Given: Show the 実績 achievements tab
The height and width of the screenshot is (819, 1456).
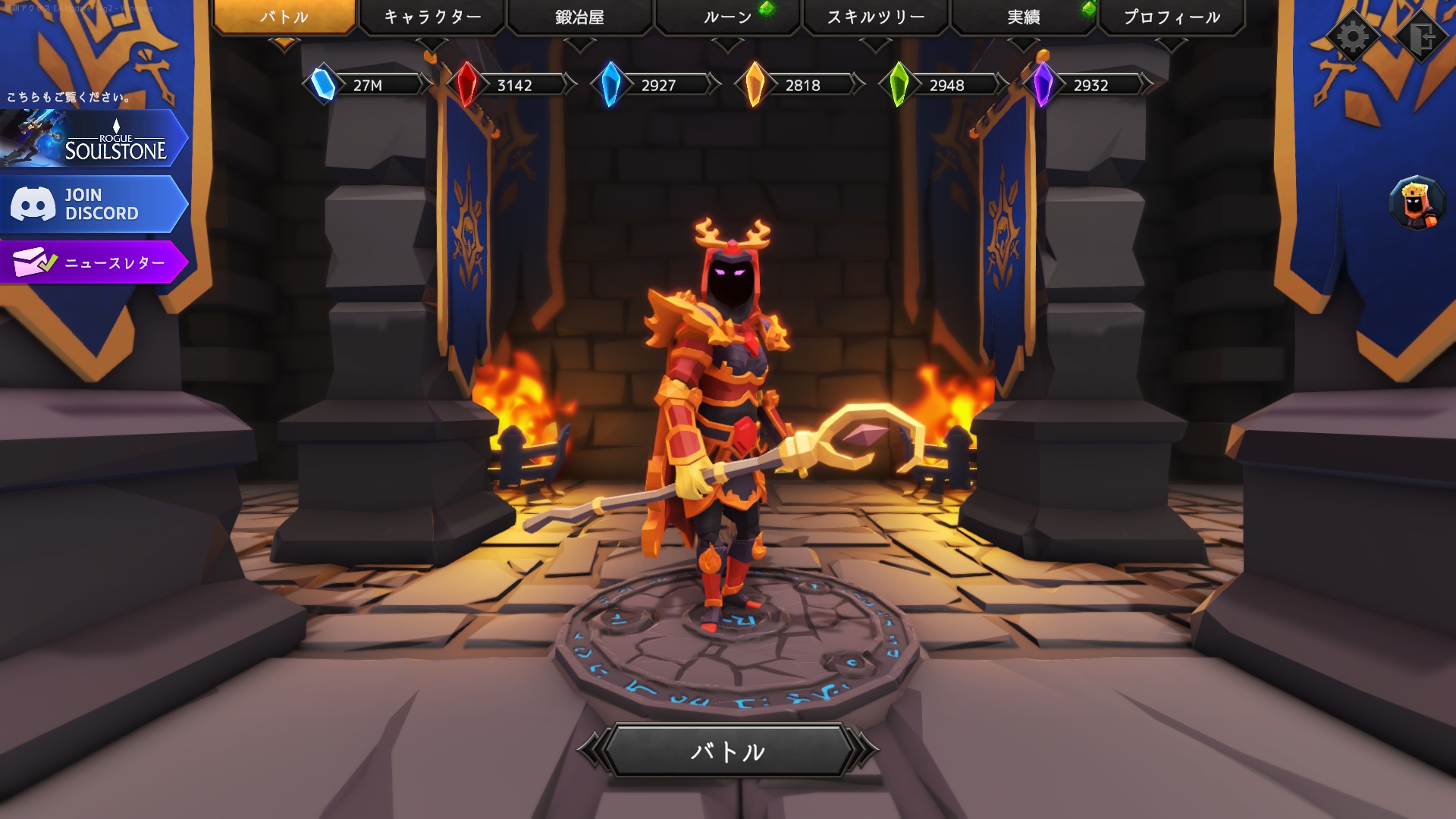Looking at the screenshot, I should click(x=1023, y=17).
